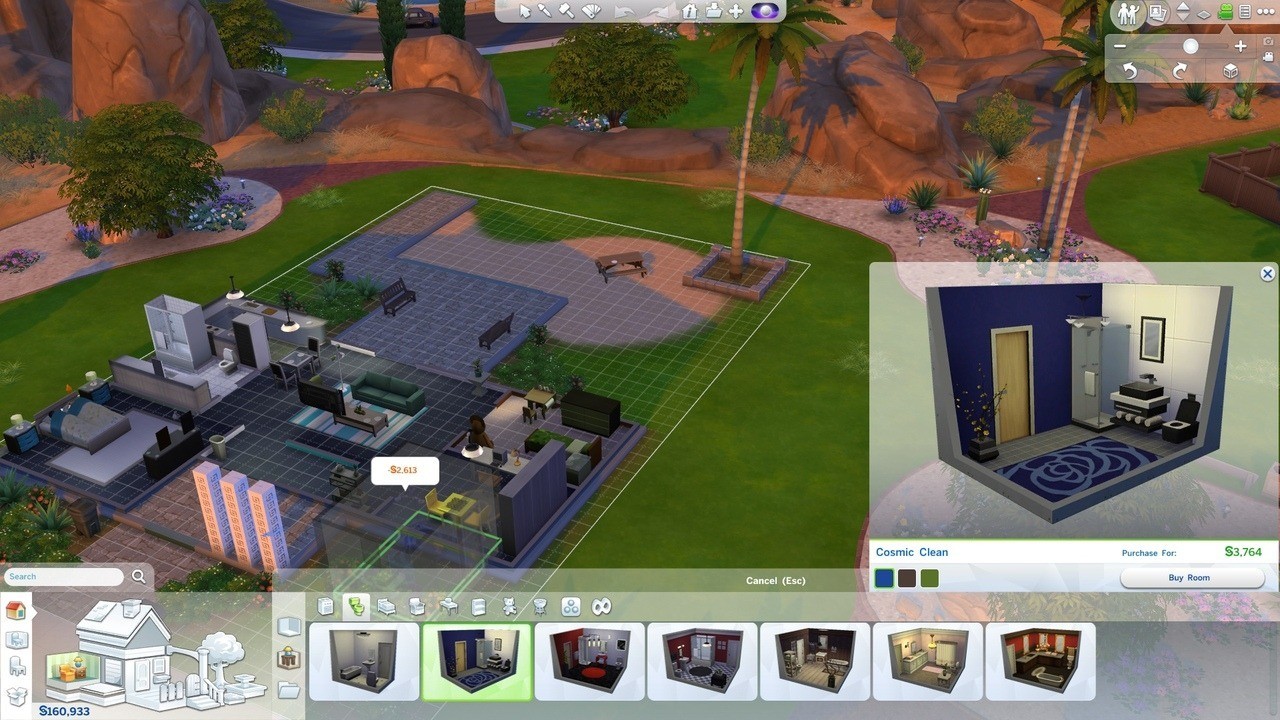Open the Design tool (paint fan icon)
1280x720 pixels.
click(592, 11)
